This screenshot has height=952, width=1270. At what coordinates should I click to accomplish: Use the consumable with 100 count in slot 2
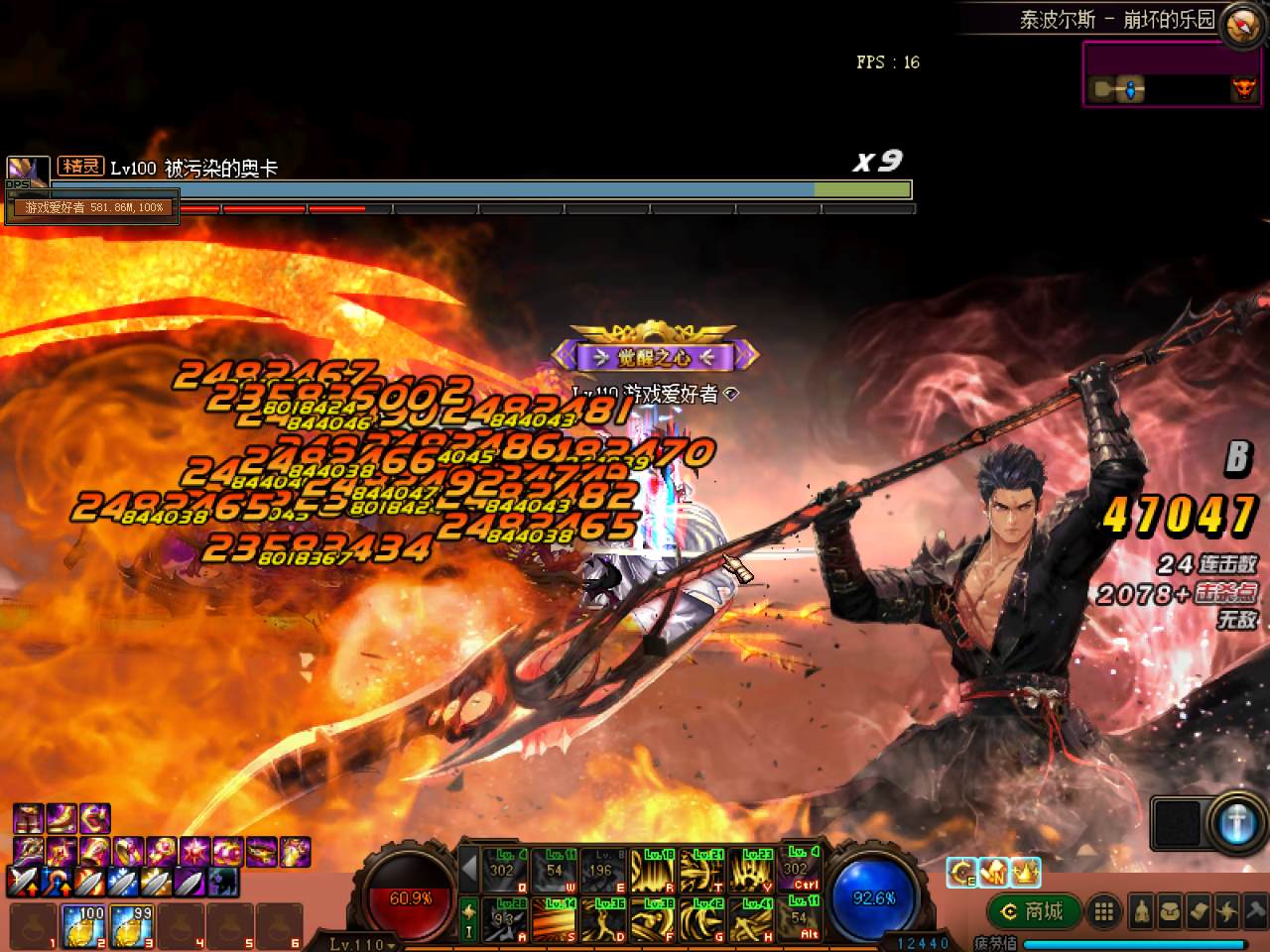tap(82, 926)
